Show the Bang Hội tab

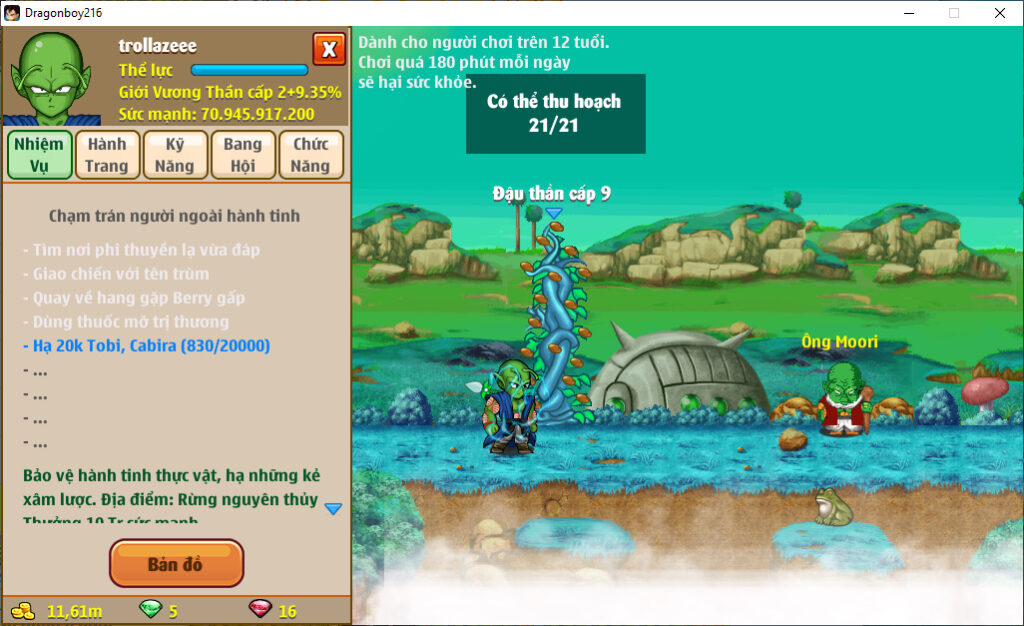click(242, 155)
